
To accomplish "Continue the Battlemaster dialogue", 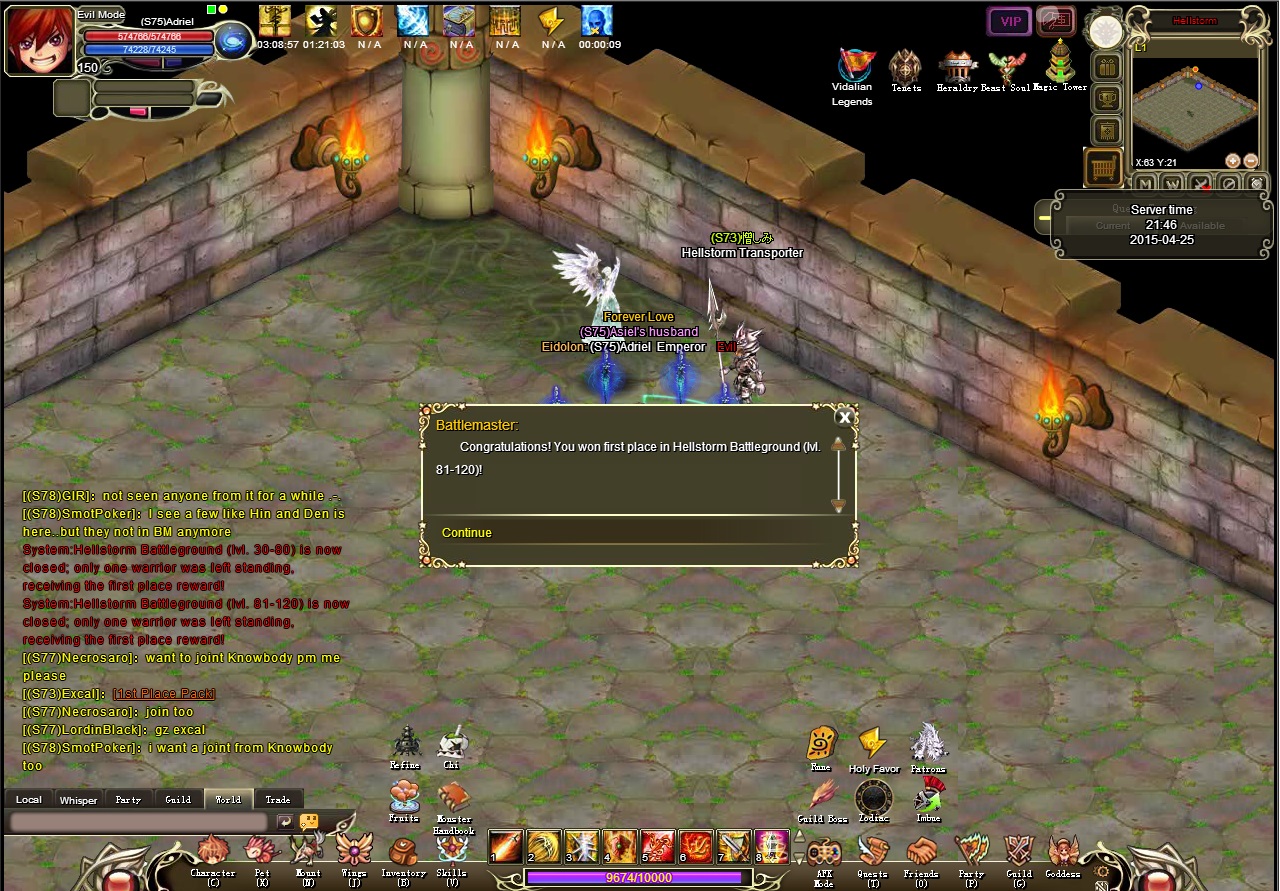I will (x=467, y=533).
